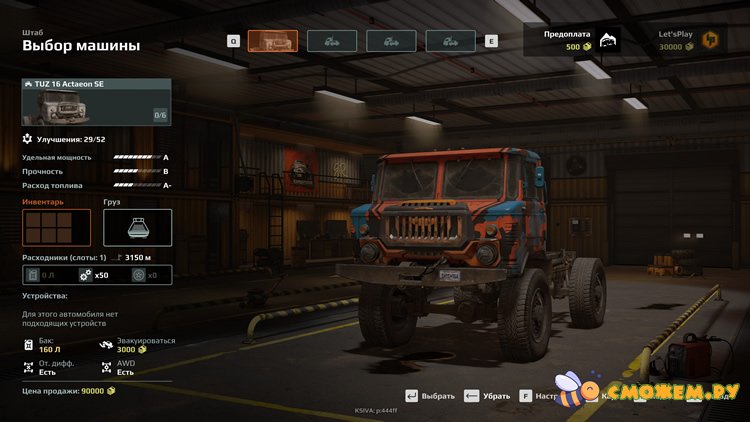This screenshot has width=750, height=422.
Task: Select the TUZ 16 Actaeon SE truck card
Action: point(96,101)
